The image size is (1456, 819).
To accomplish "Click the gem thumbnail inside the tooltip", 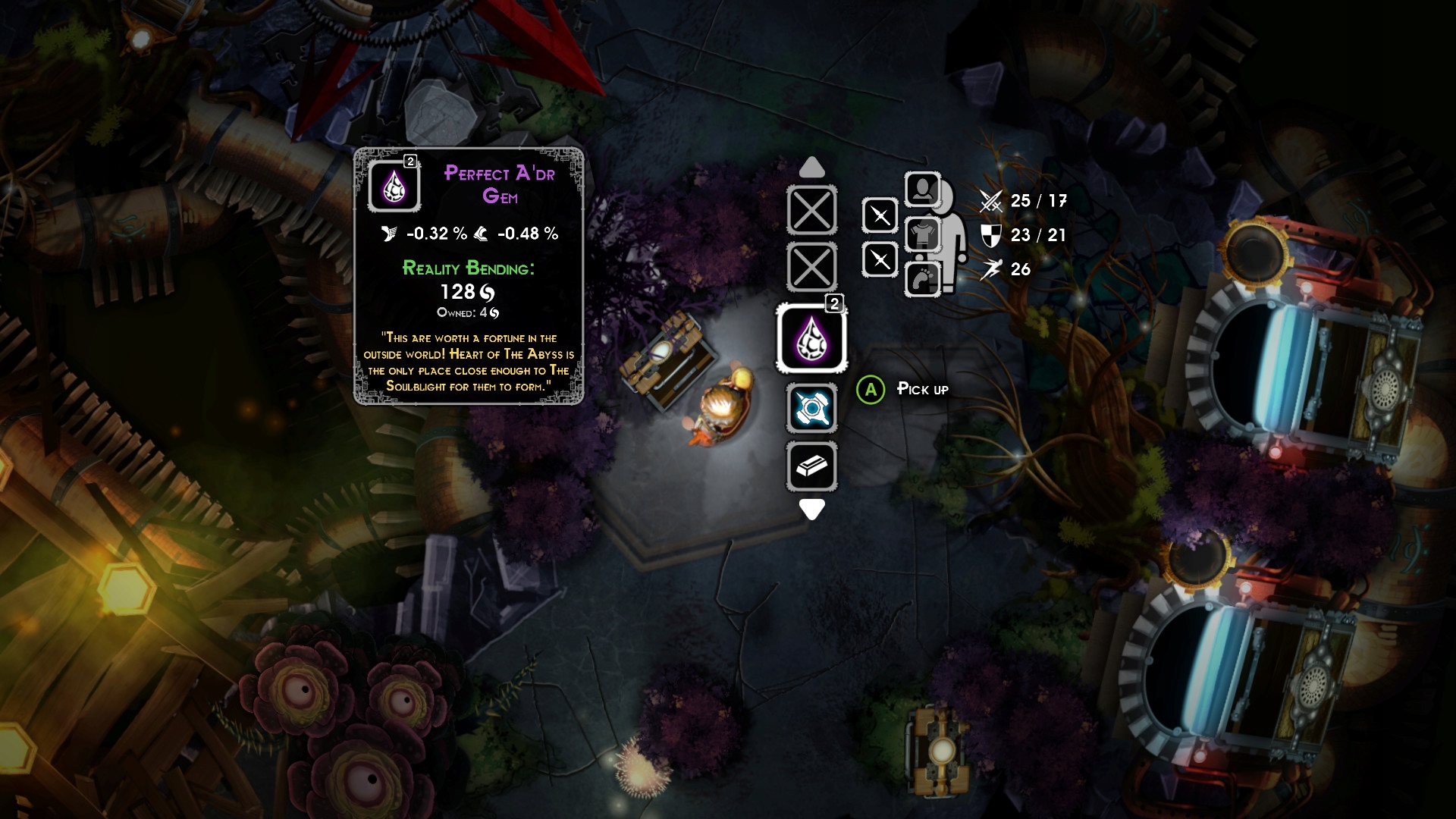I will [393, 184].
